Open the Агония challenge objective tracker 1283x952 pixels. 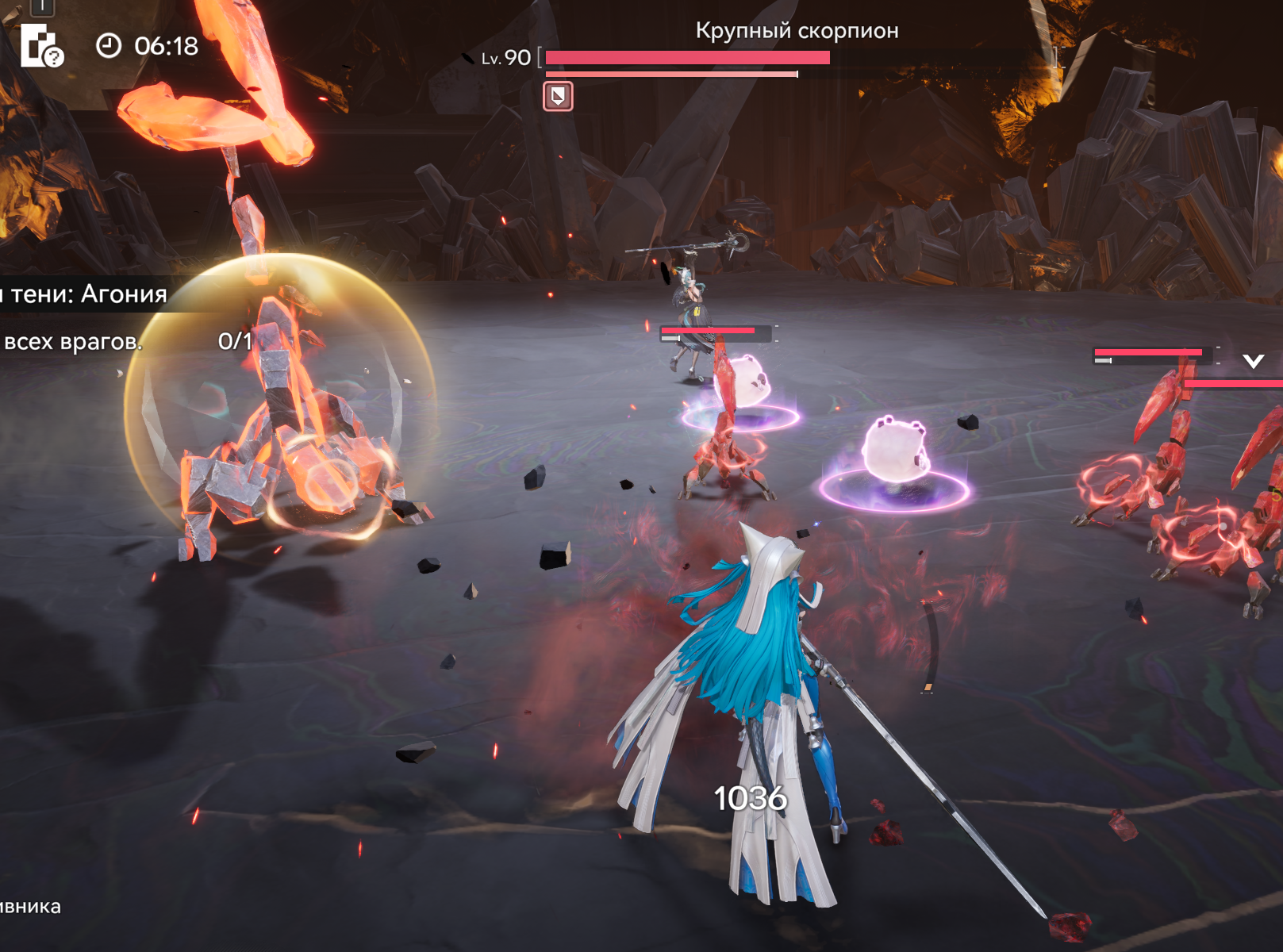(86, 294)
